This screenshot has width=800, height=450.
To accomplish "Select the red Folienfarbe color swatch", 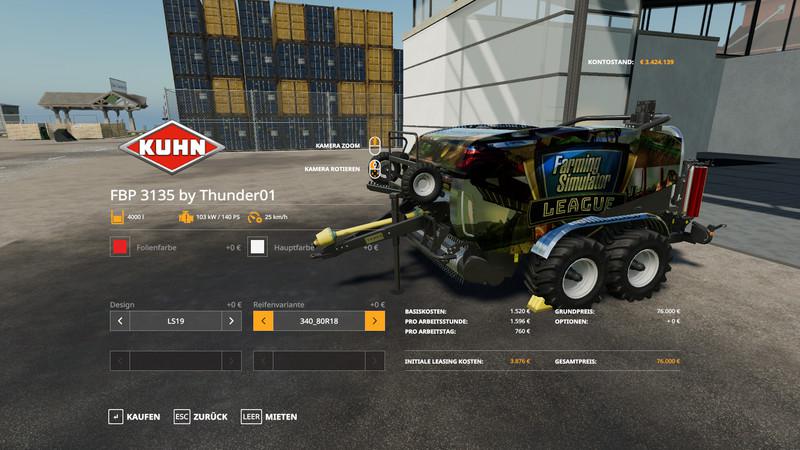I will tap(120, 247).
